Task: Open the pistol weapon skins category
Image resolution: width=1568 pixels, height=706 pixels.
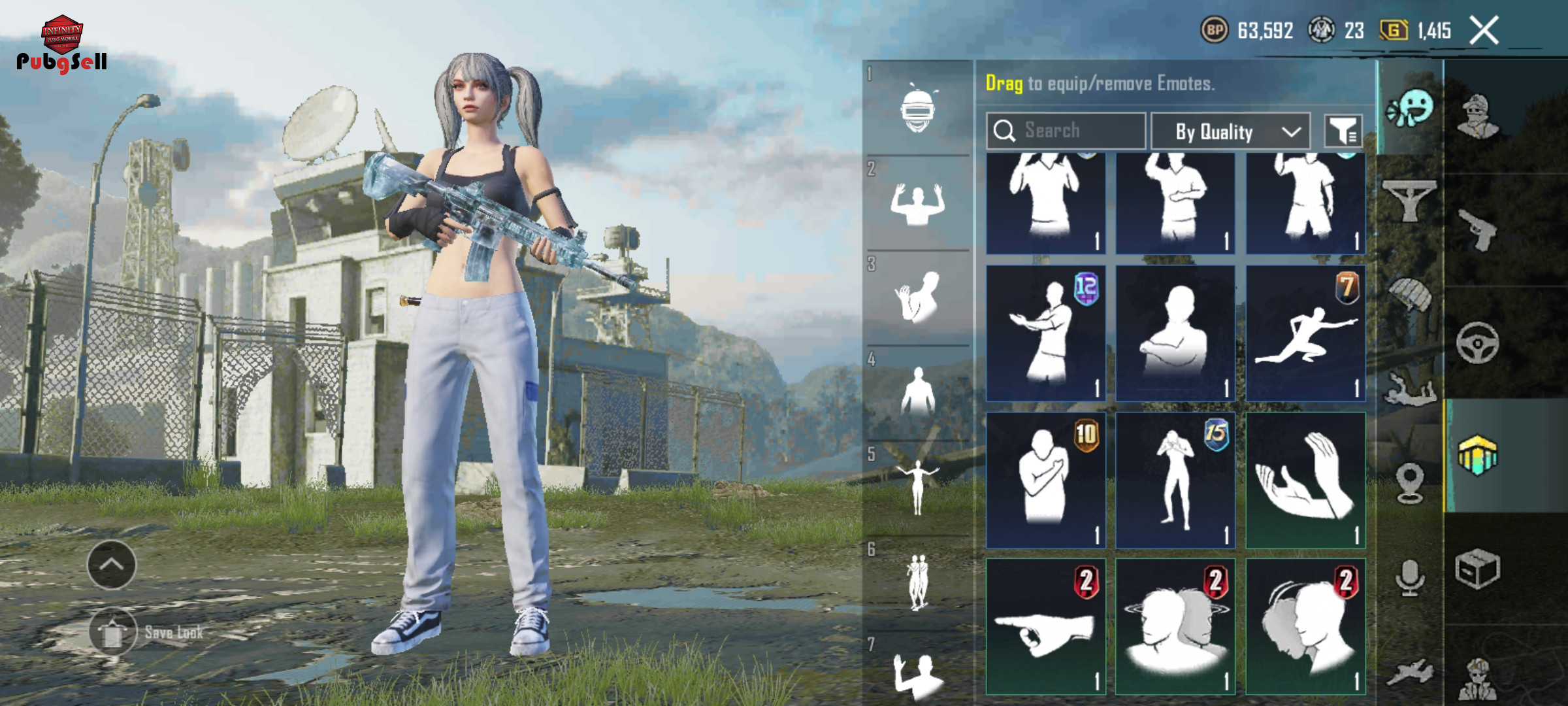Action: click(1478, 229)
